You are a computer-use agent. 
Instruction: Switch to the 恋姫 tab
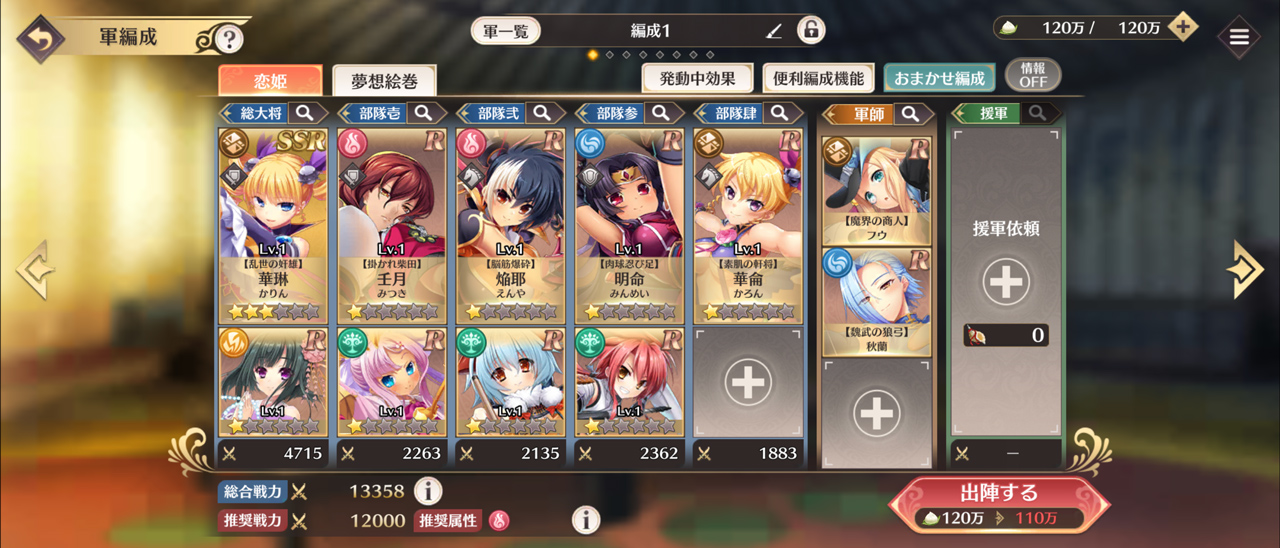pos(270,79)
